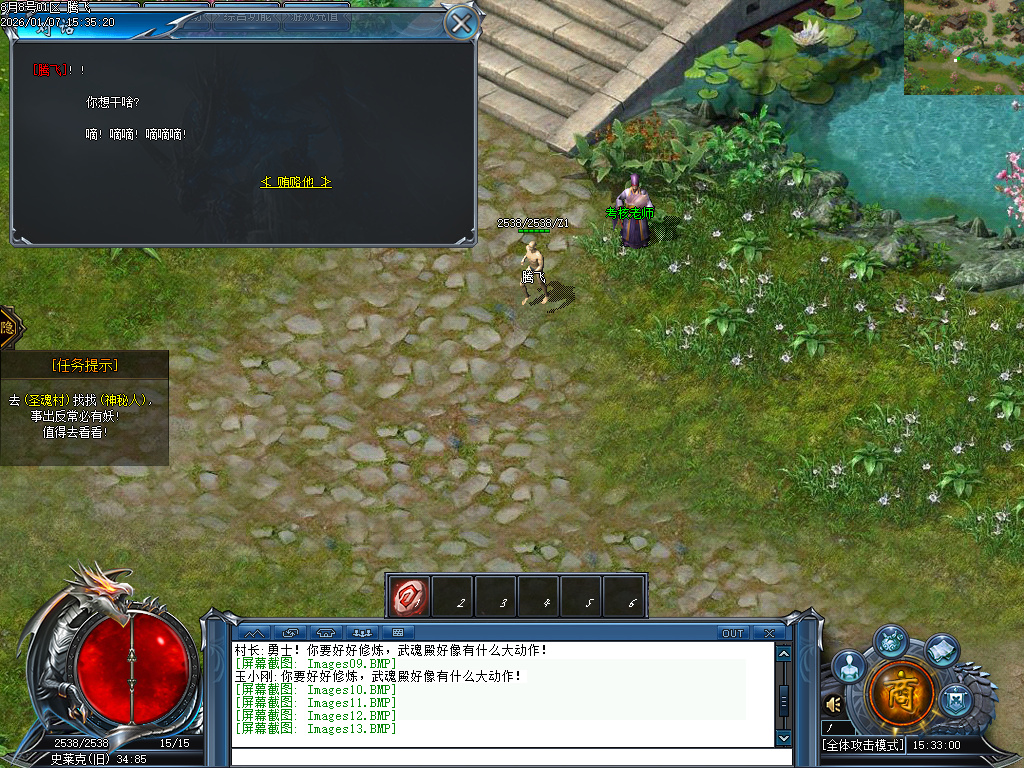Click the mountain icon chat toolbar button

tap(254, 633)
